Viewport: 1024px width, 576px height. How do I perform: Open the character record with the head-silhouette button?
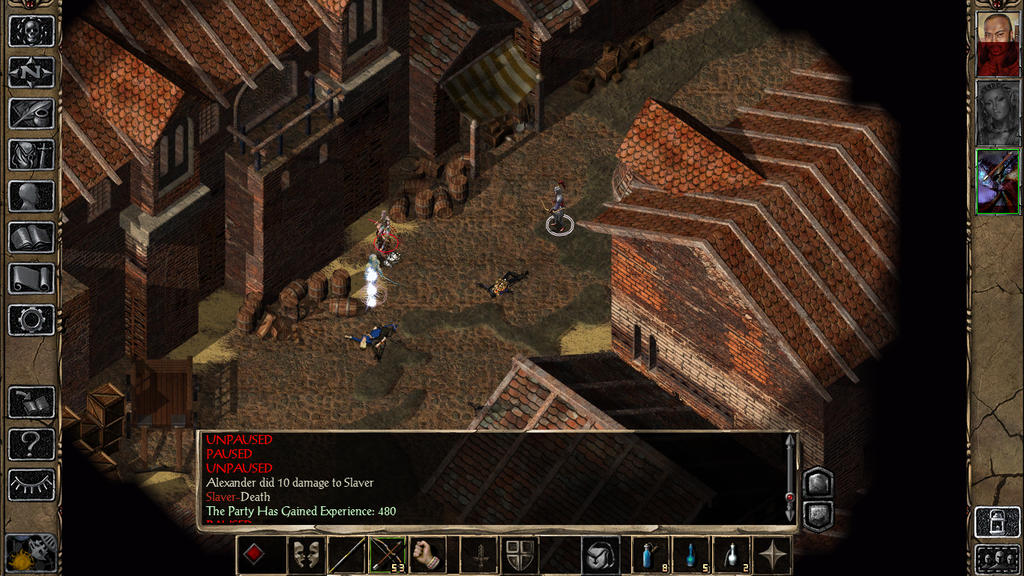[31, 196]
